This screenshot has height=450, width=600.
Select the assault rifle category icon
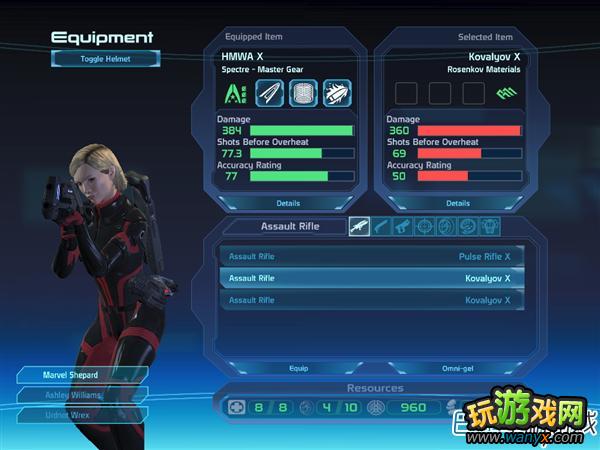pos(360,227)
